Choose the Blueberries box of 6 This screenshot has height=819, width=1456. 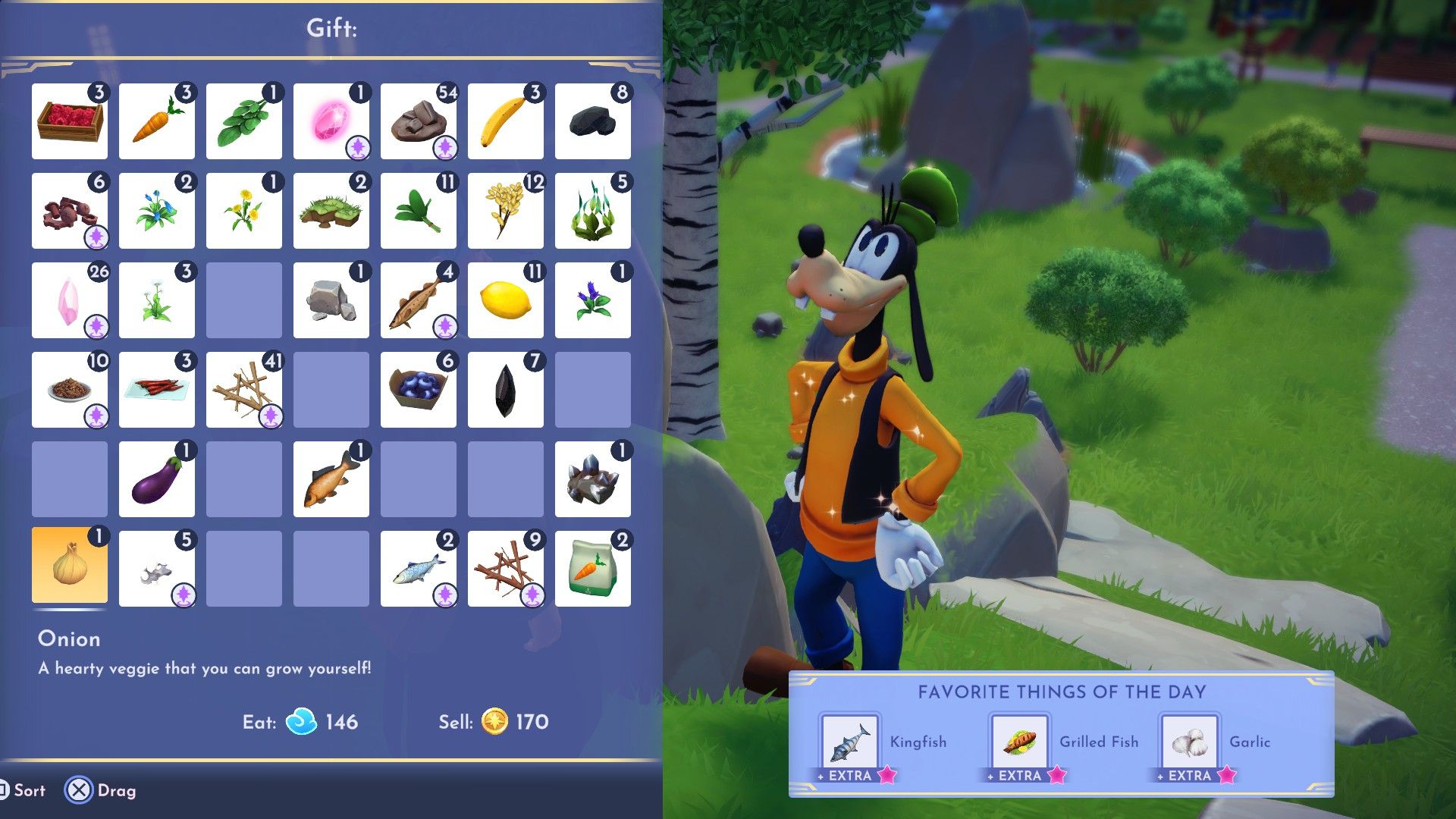click(x=418, y=388)
